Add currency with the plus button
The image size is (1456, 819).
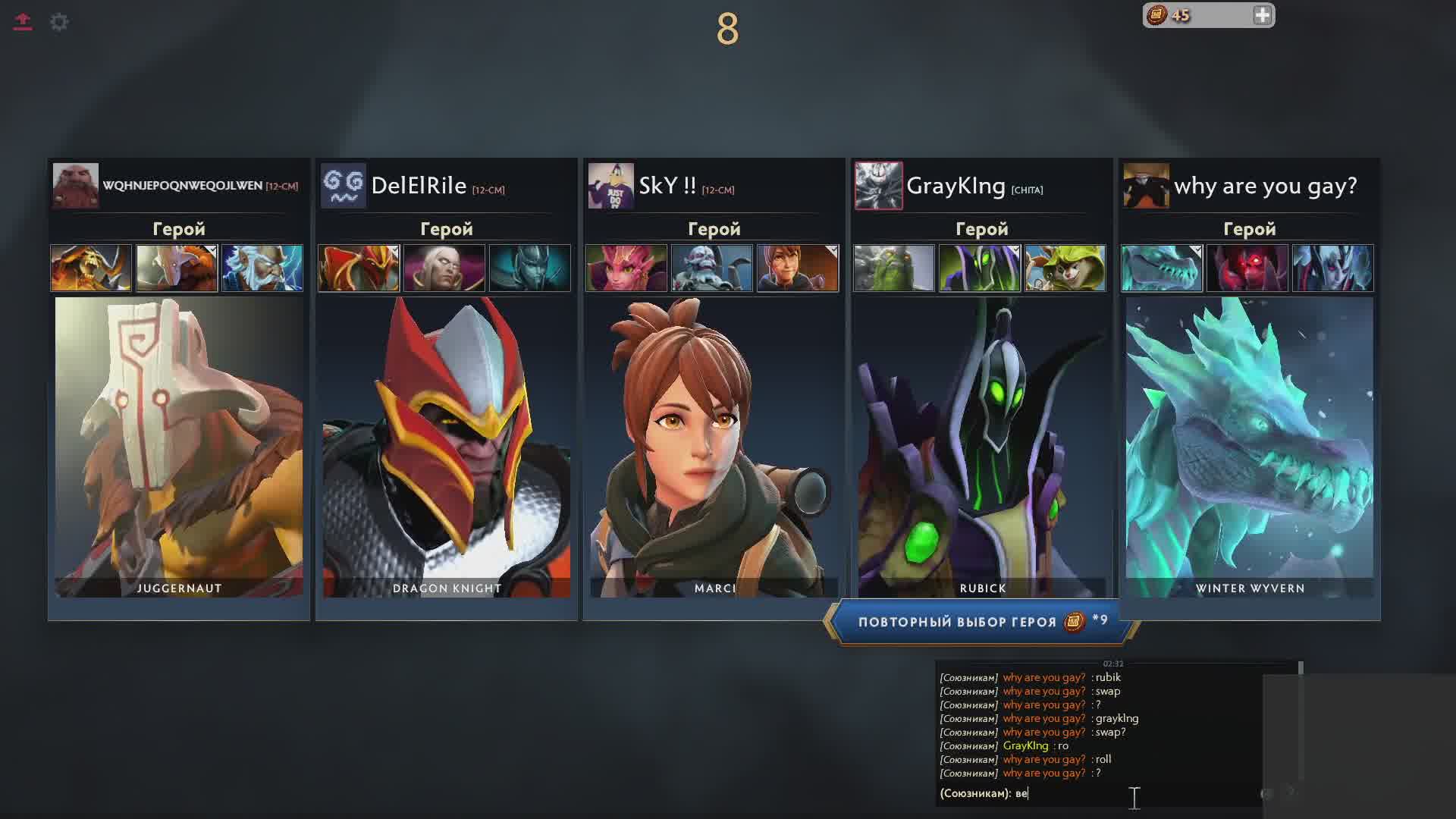1262,16
